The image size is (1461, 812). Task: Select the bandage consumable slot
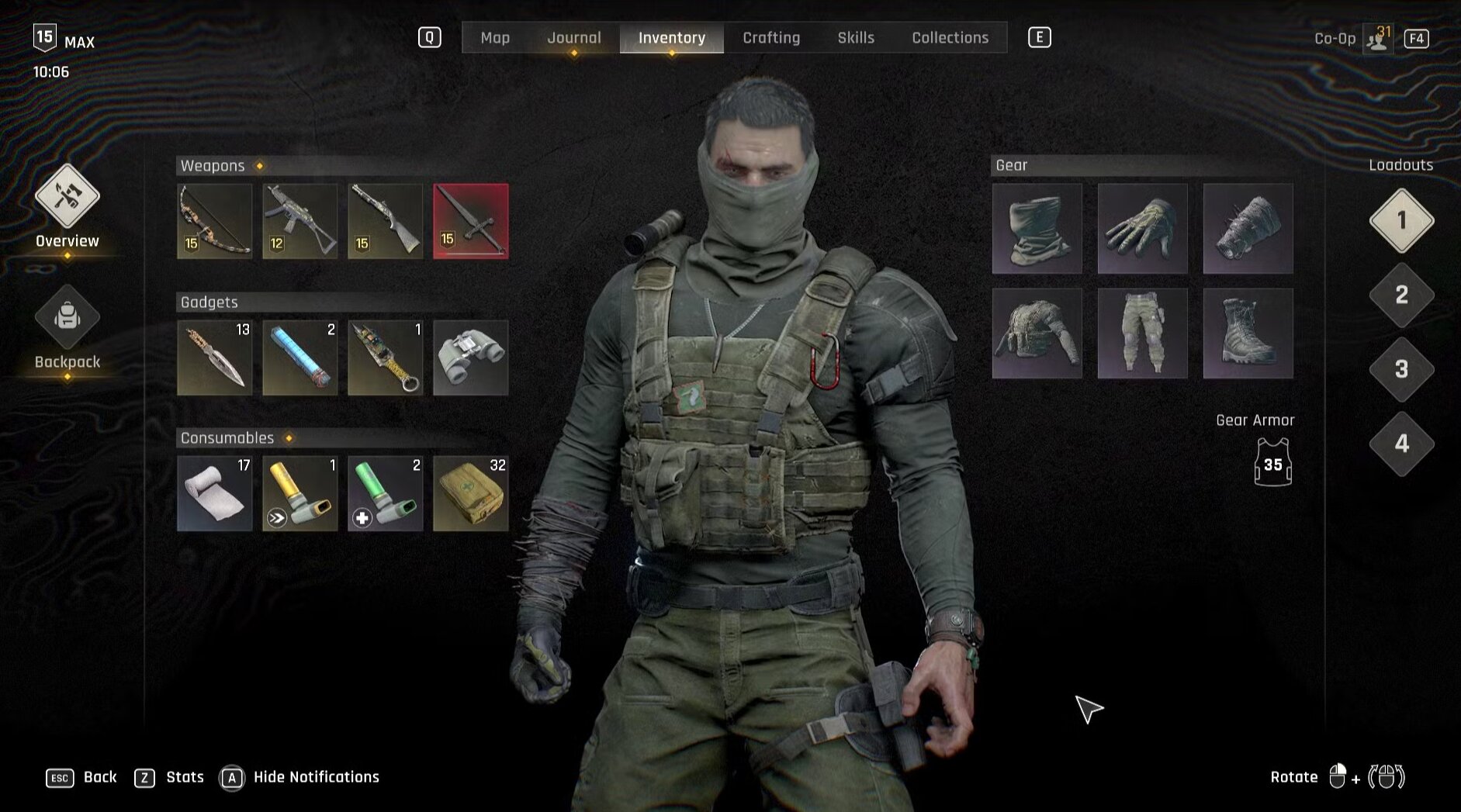[215, 494]
